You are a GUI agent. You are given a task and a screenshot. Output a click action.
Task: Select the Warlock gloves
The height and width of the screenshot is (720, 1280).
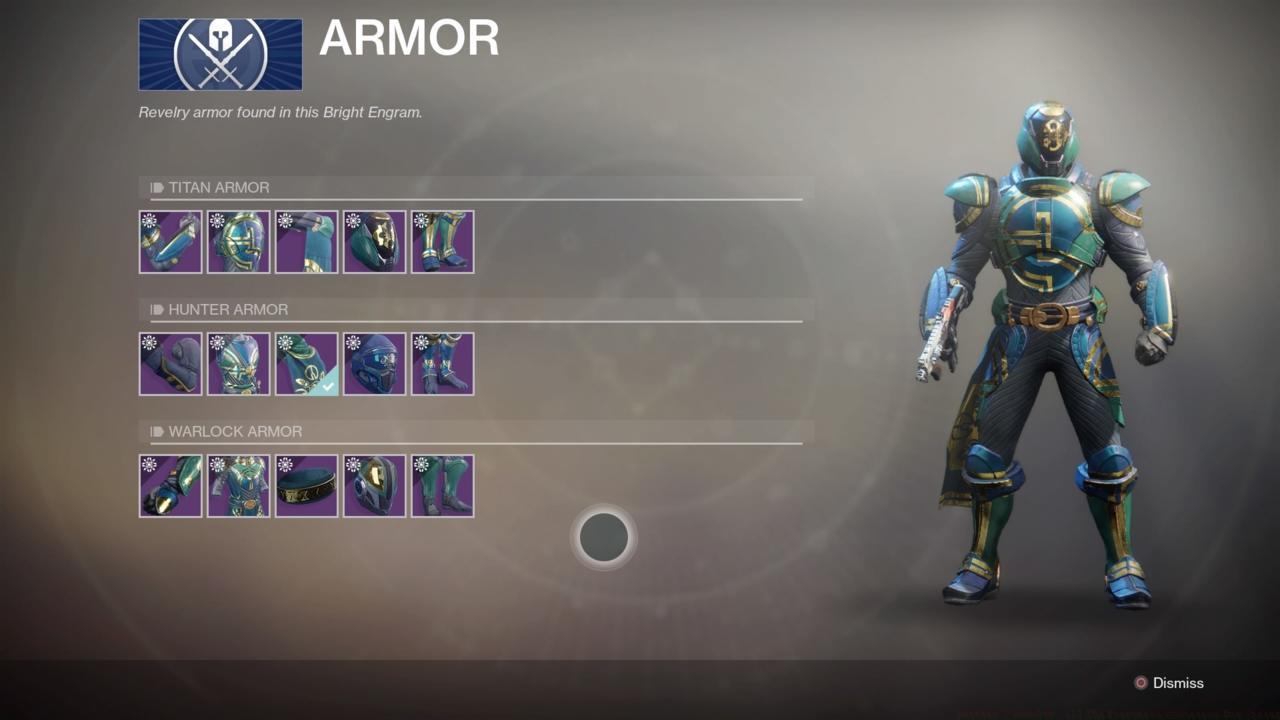tap(170, 486)
